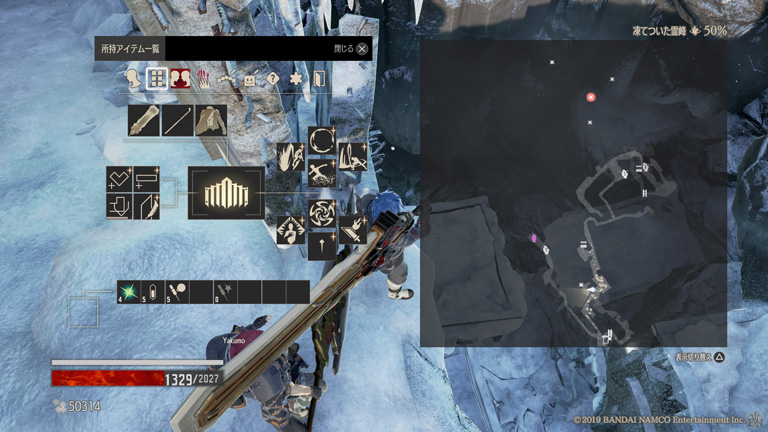Switch to the smiley face tab

pos(250,79)
